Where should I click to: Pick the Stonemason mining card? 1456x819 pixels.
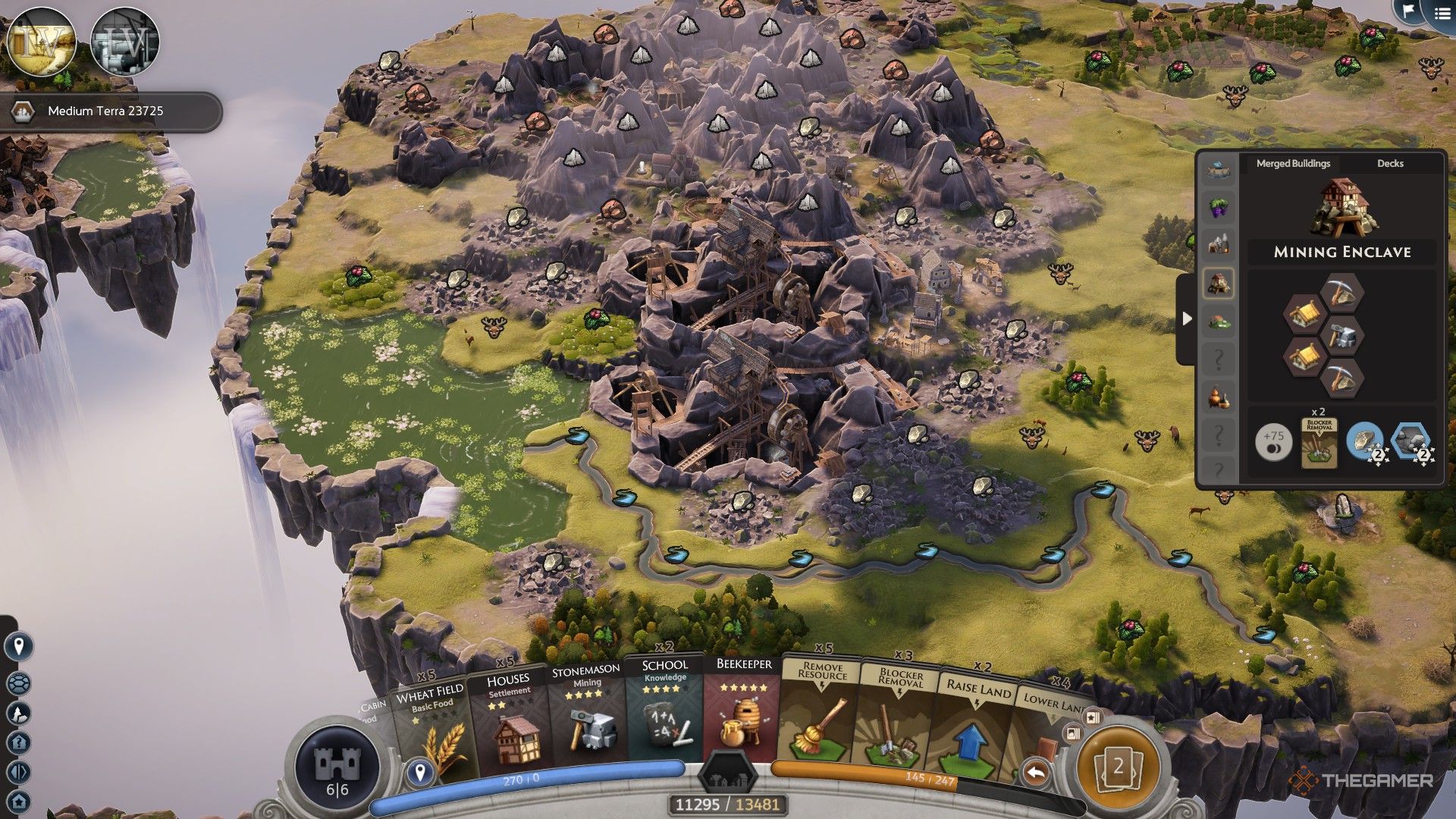click(586, 720)
